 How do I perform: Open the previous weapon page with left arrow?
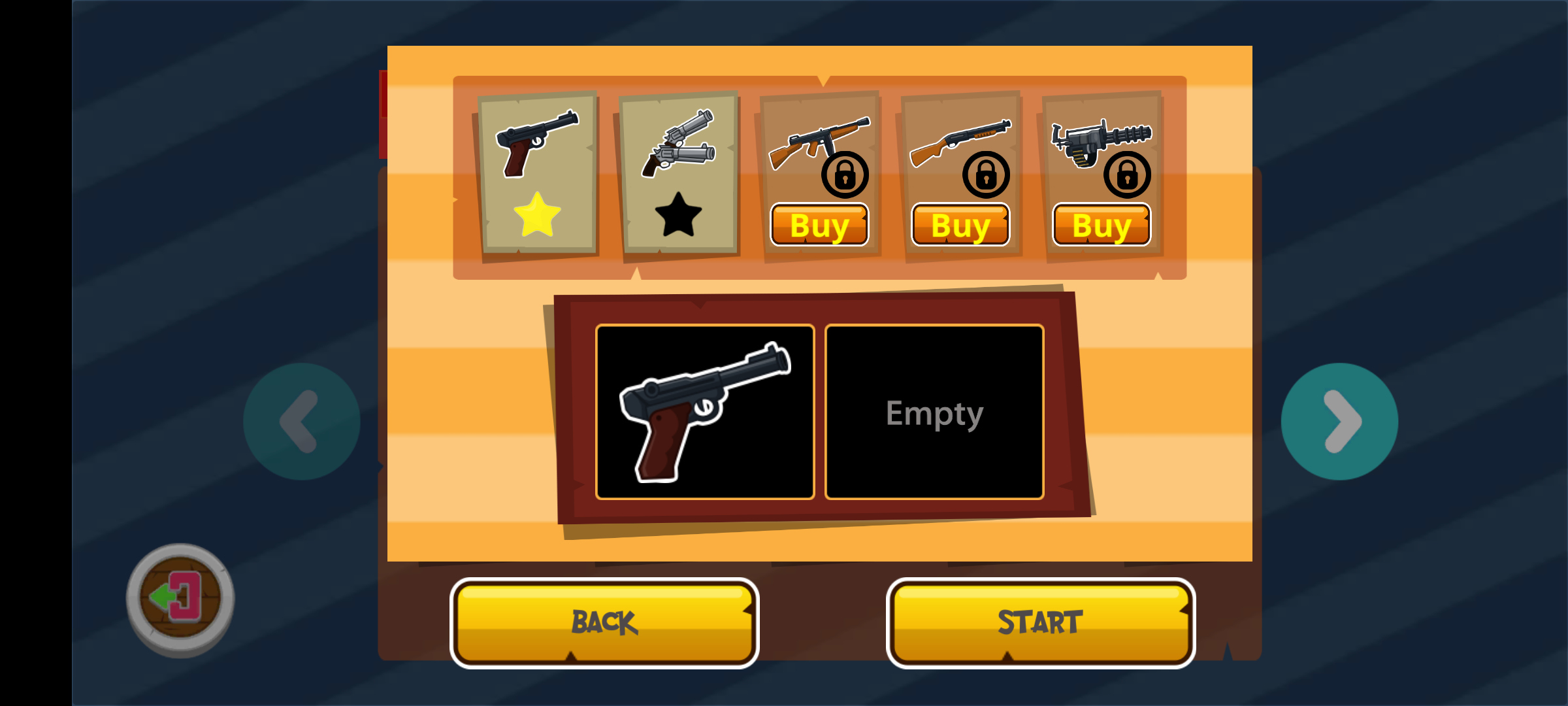[x=301, y=422]
